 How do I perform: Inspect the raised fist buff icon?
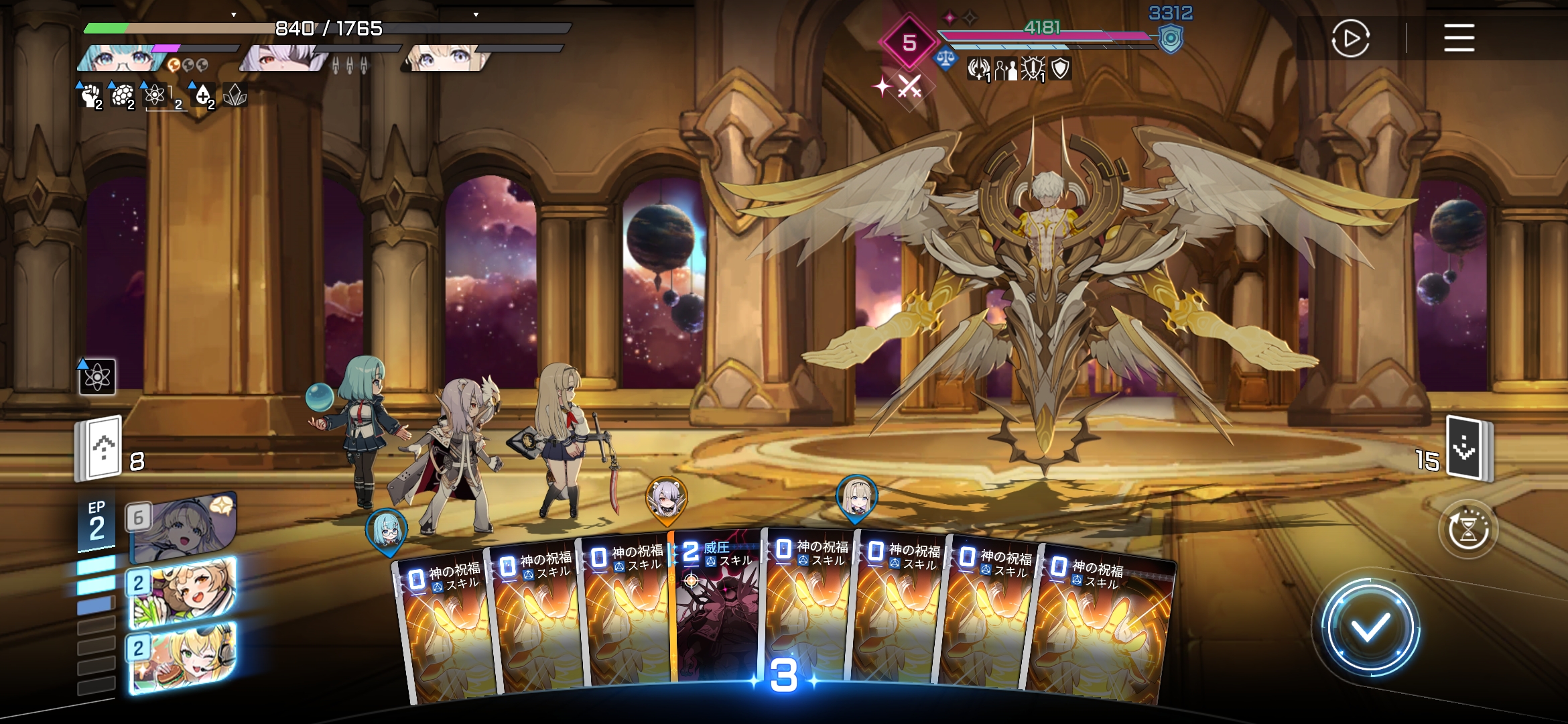point(90,96)
